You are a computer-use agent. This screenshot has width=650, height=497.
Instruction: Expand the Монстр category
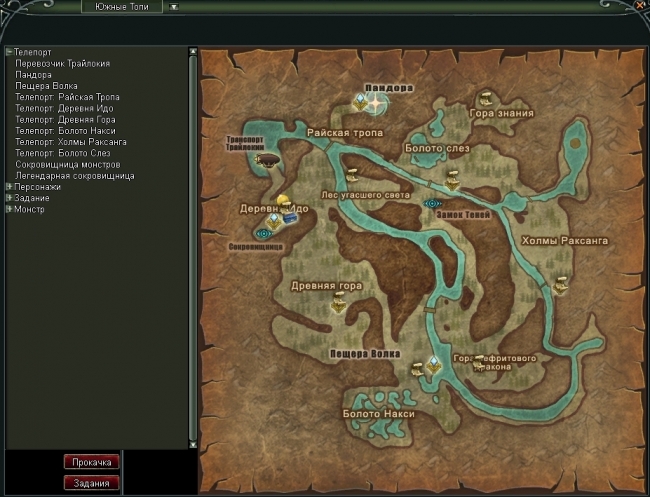point(9,209)
